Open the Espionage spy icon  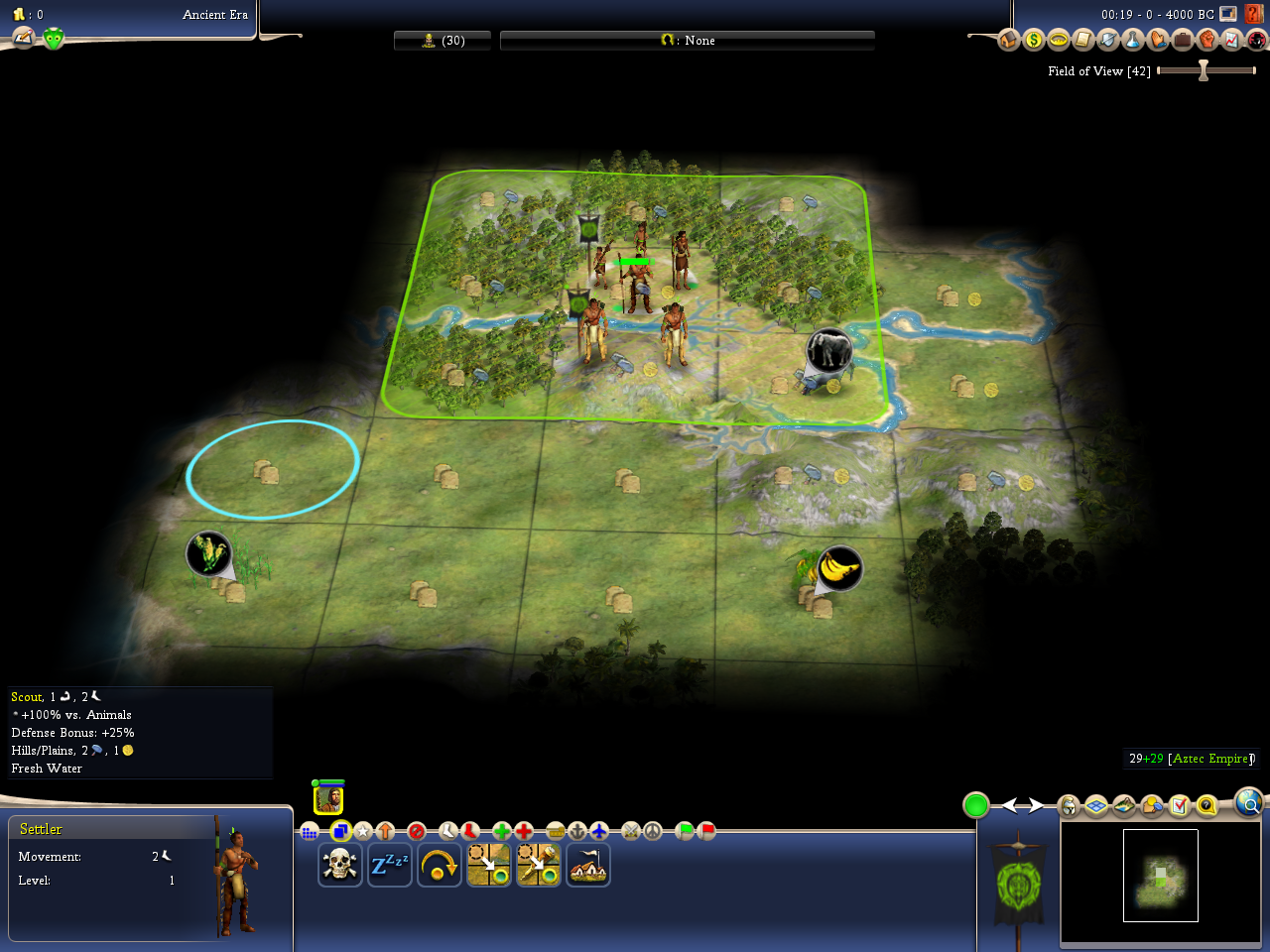point(1256,40)
